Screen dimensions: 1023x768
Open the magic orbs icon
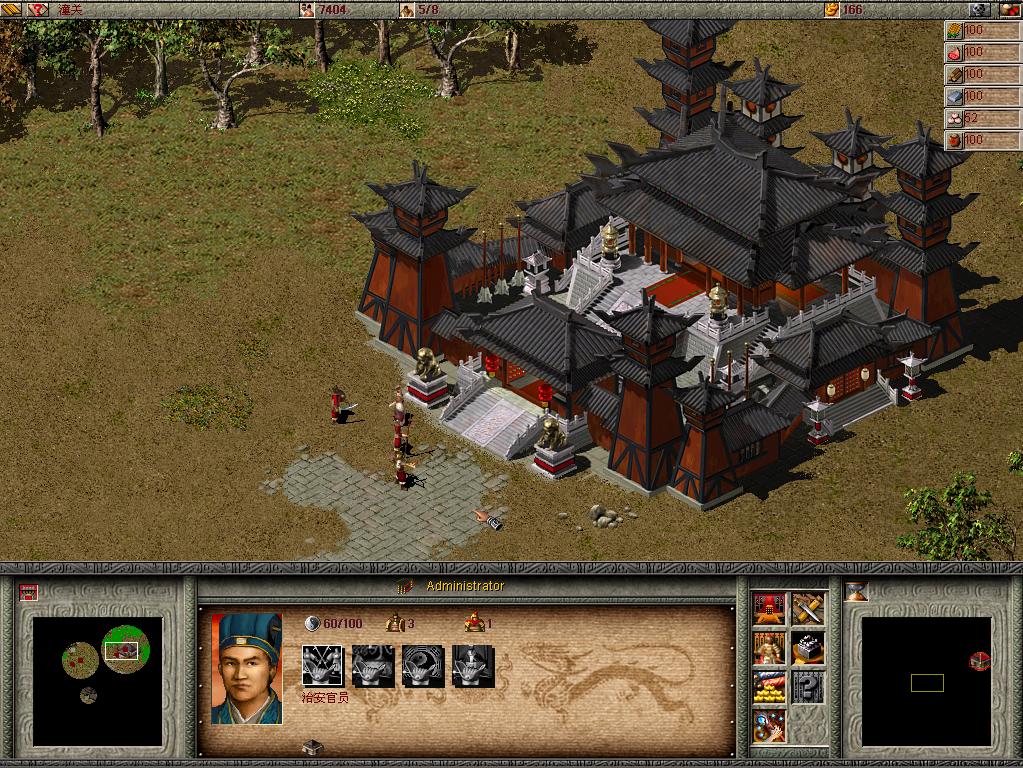point(769,726)
